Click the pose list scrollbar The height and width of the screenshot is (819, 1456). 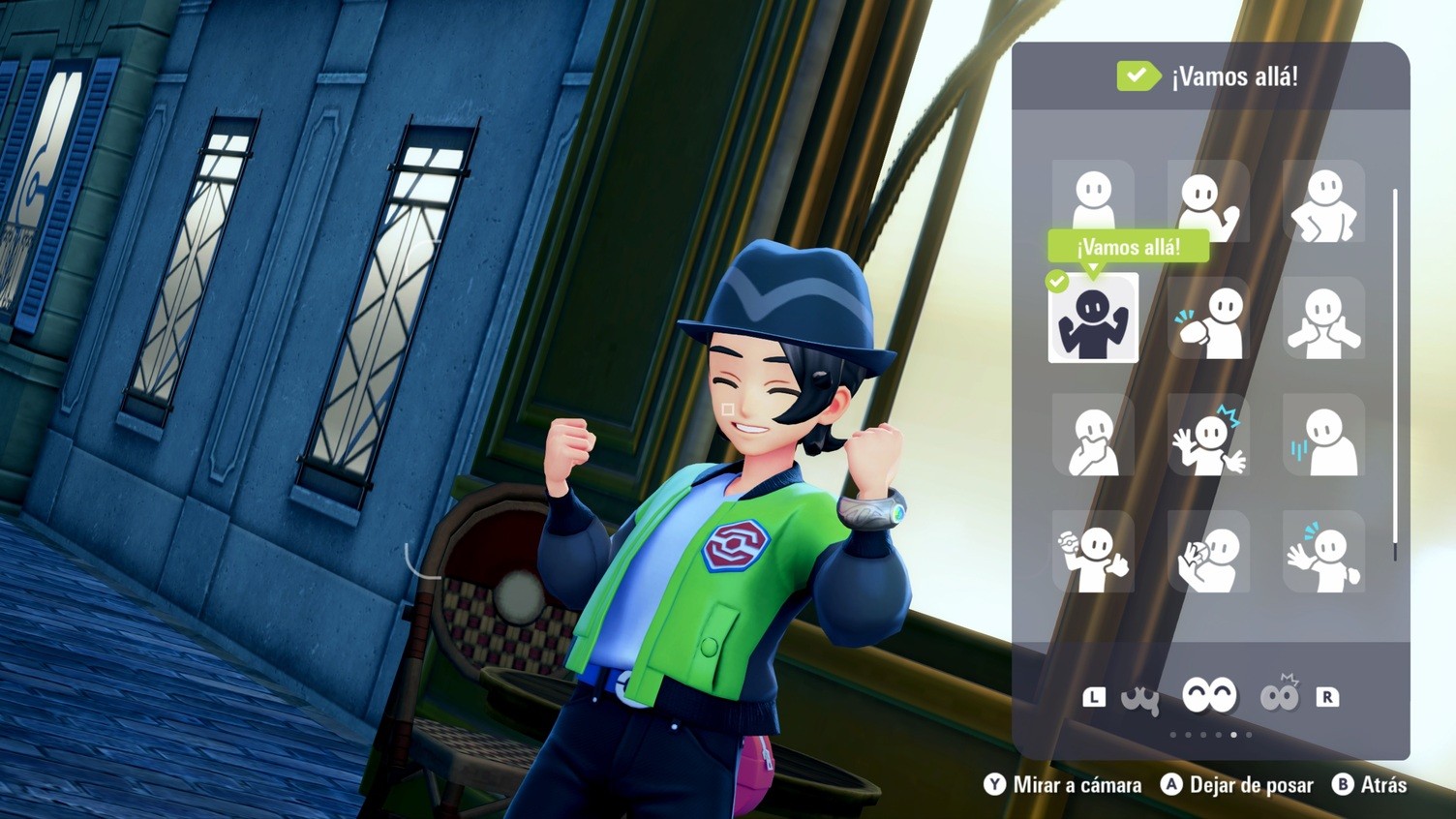point(1395,373)
